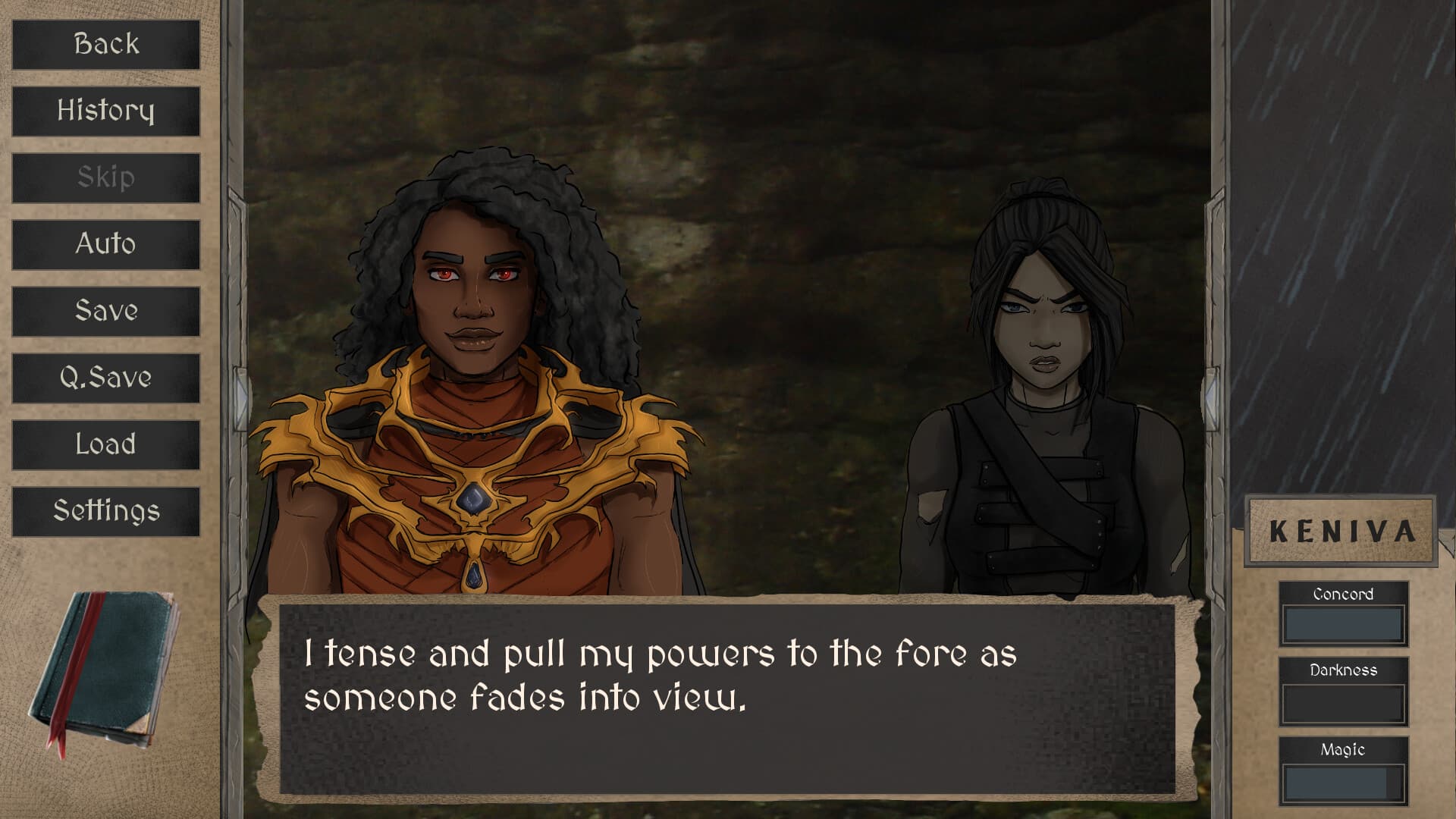This screenshot has width=1456, height=819.
Task: Open the Settings menu
Action: (105, 511)
